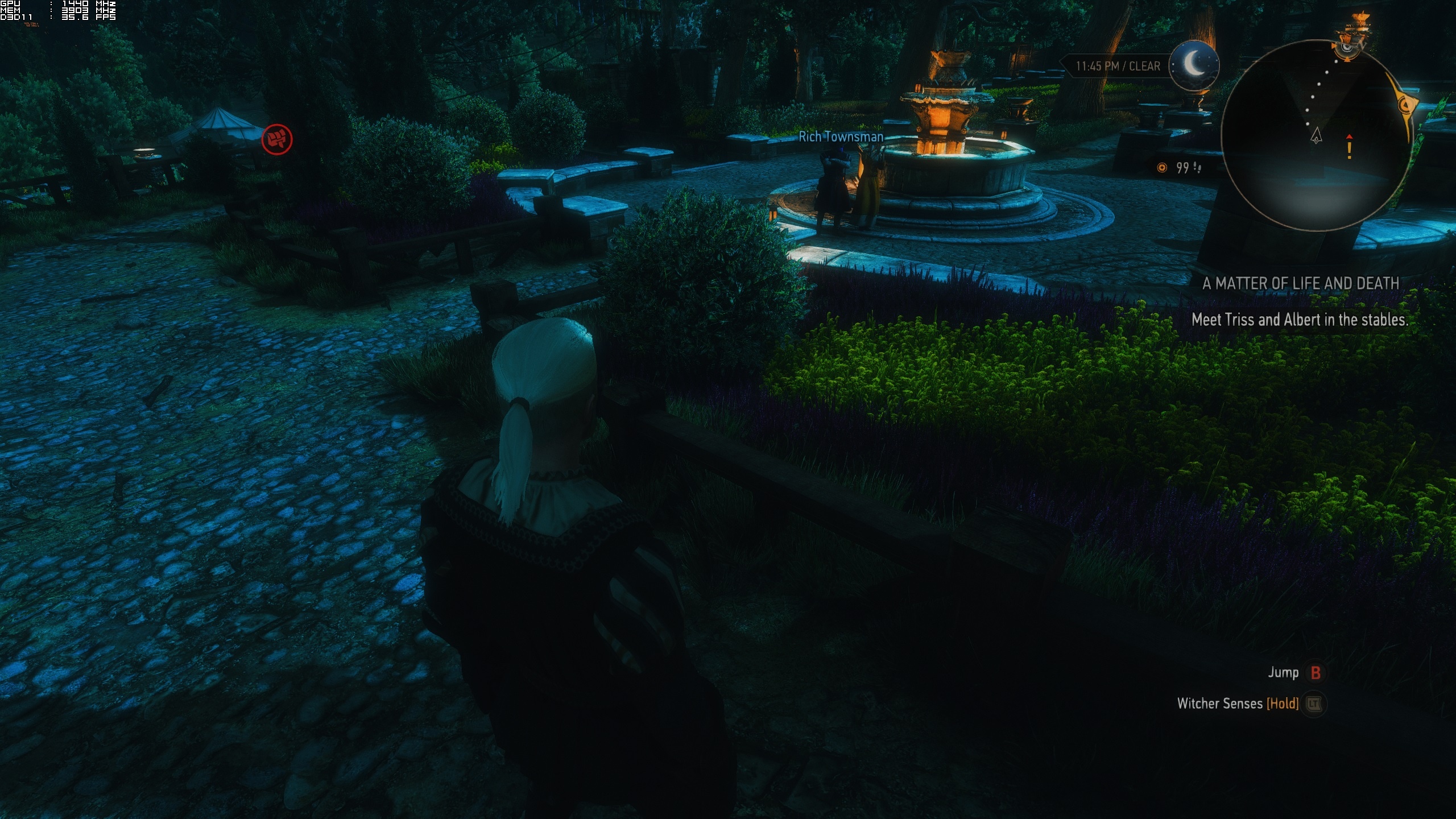Click the red fistfight marker icon
The height and width of the screenshot is (819, 1456).
(x=277, y=139)
